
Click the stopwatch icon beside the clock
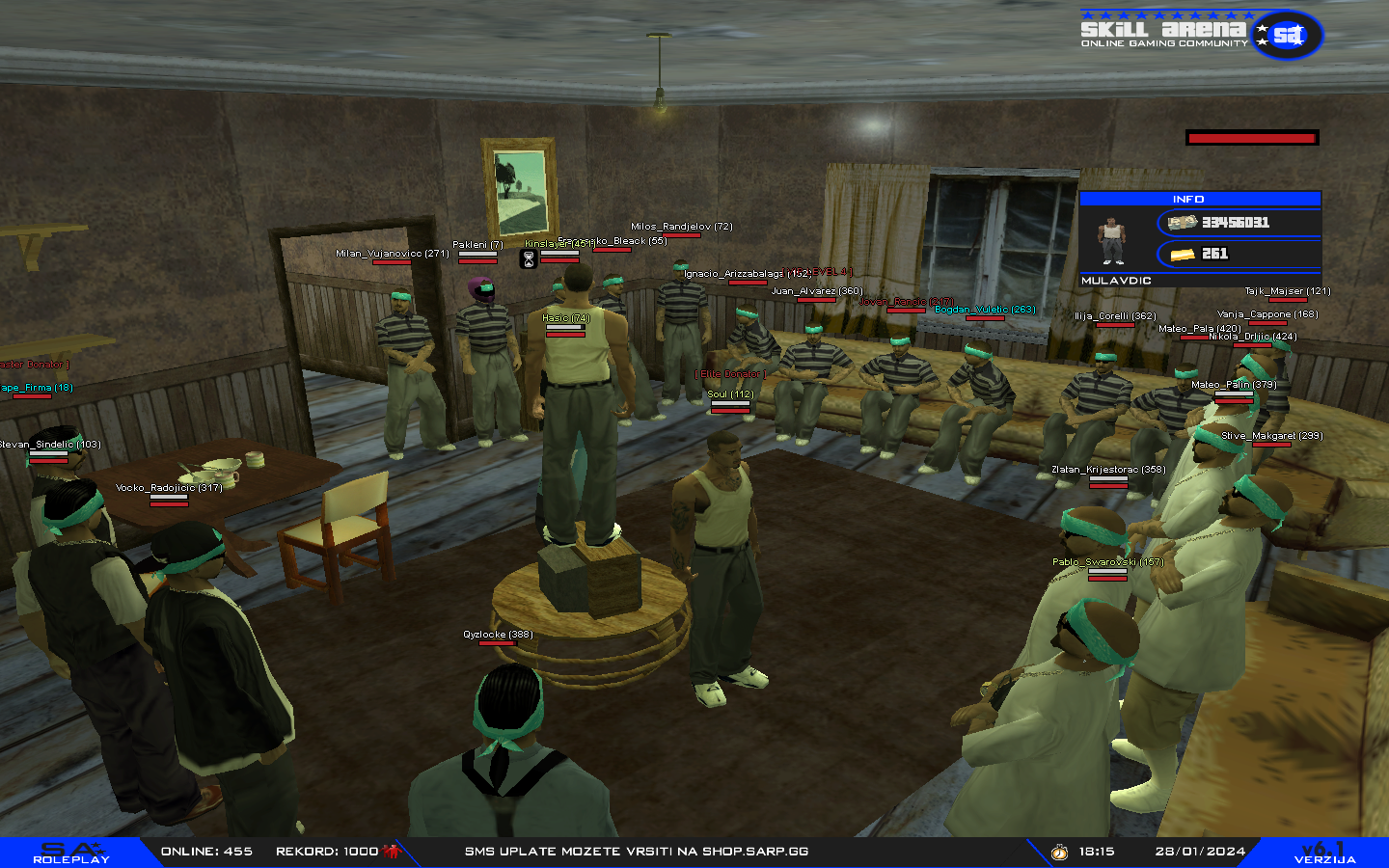(x=1059, y=852)
